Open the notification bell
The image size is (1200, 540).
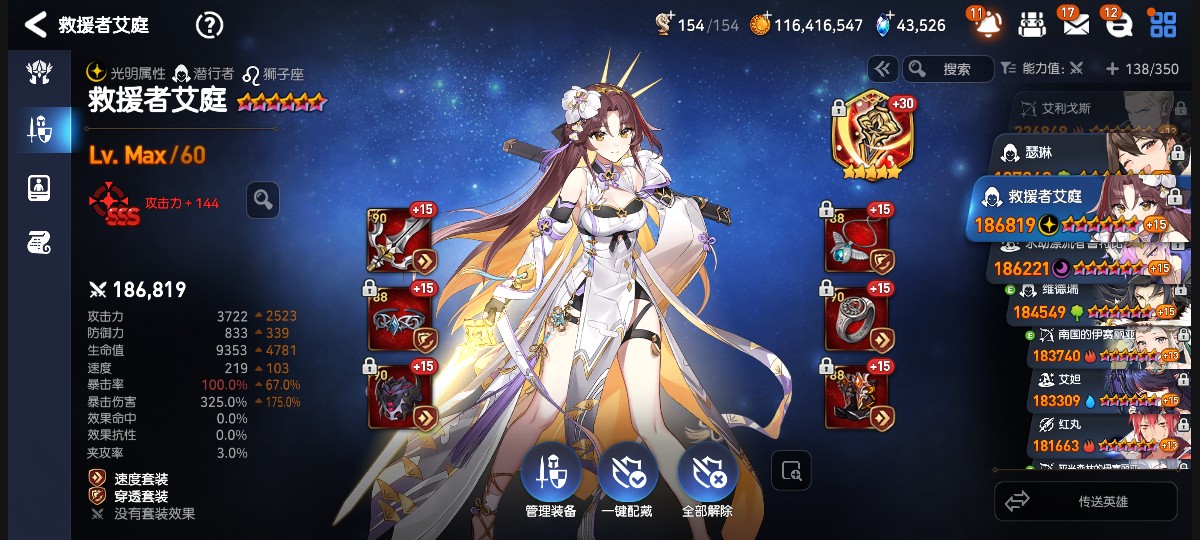(x=987, y=24)
